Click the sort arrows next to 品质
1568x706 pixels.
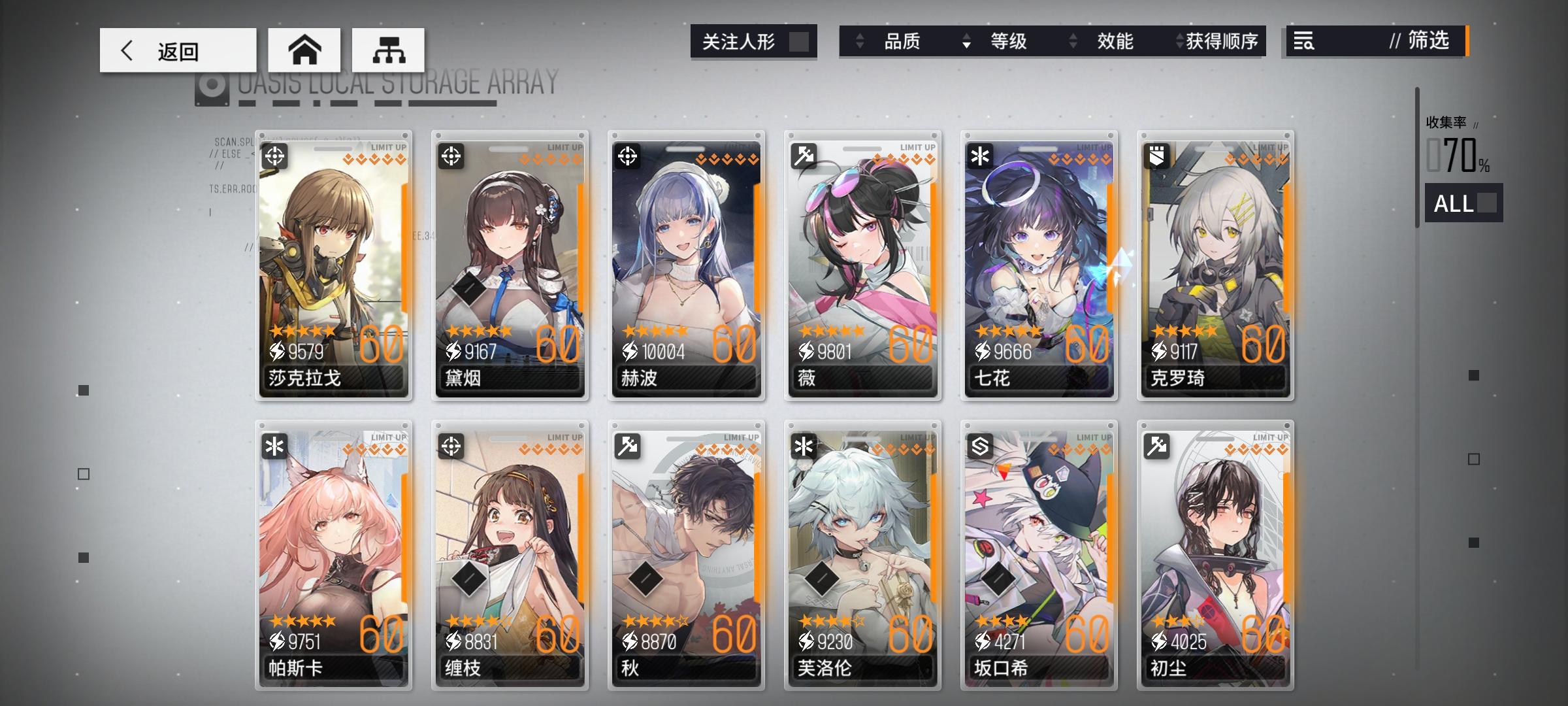pos(860,41)
